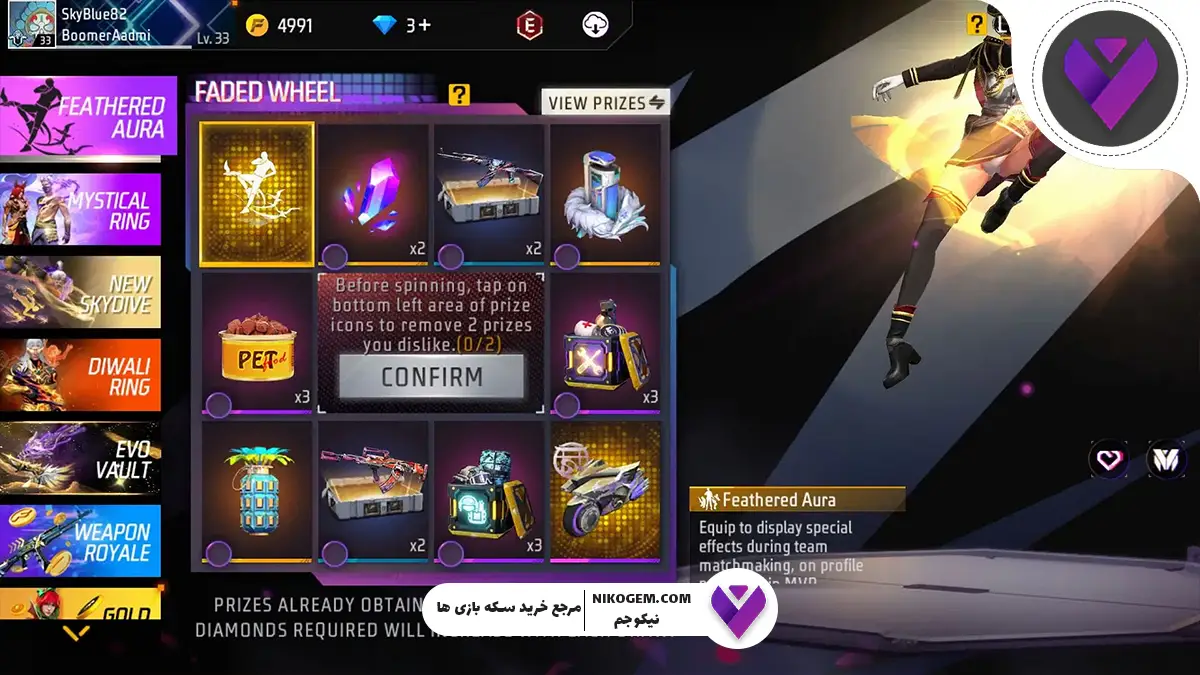This screenshot has height=675, width=1200.
Task: Confirm the prize removal selection
Action: (431, 377)
